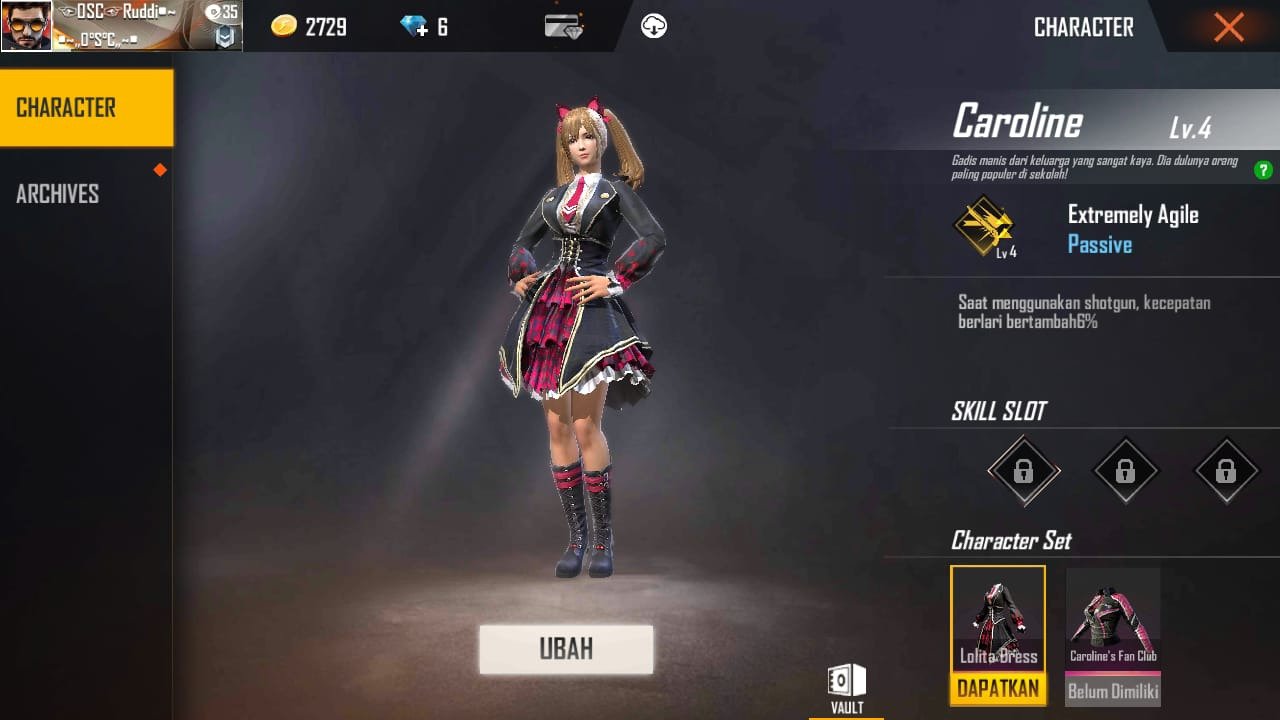Viewport: 1280px width, 720px height.
Task: Open the gold coins counter icon
Action: tap(286, 26)
